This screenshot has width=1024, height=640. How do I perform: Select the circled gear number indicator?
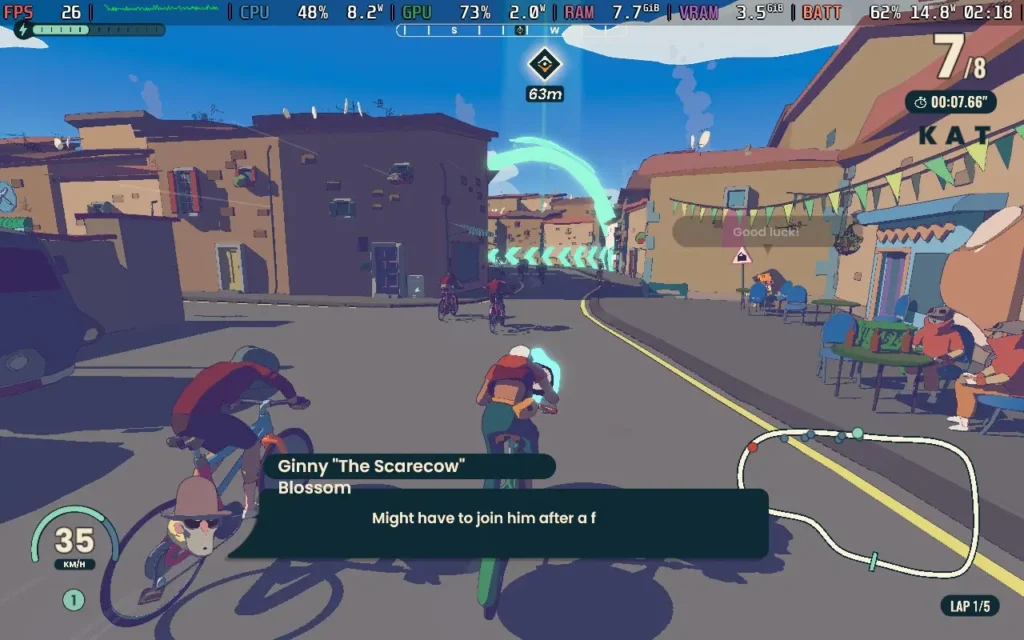coord(74,600)
